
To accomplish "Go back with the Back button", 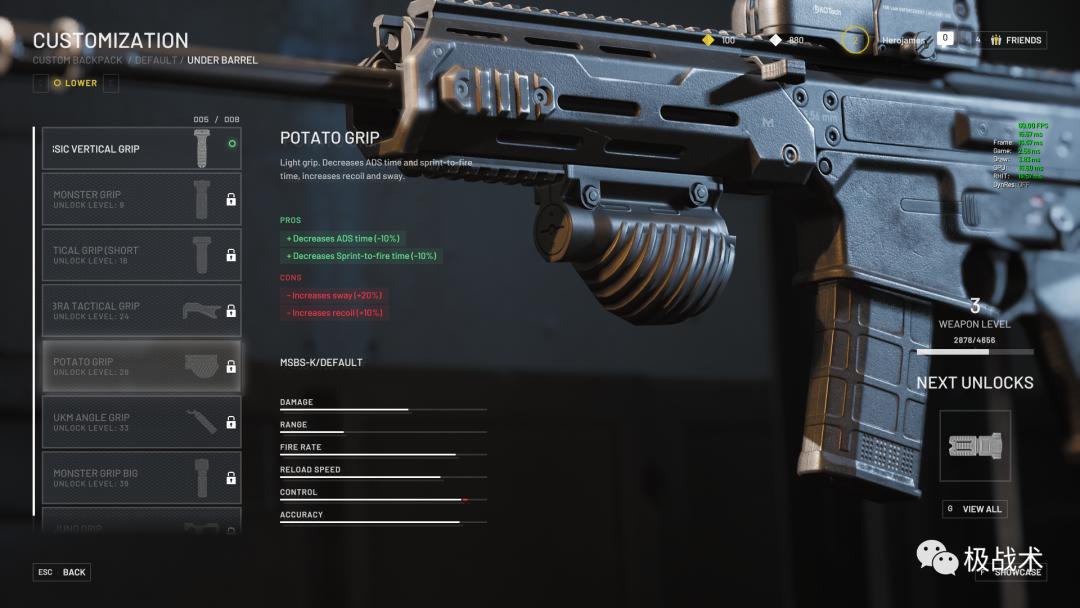I will pyautogui.click(x=62, y=572).
